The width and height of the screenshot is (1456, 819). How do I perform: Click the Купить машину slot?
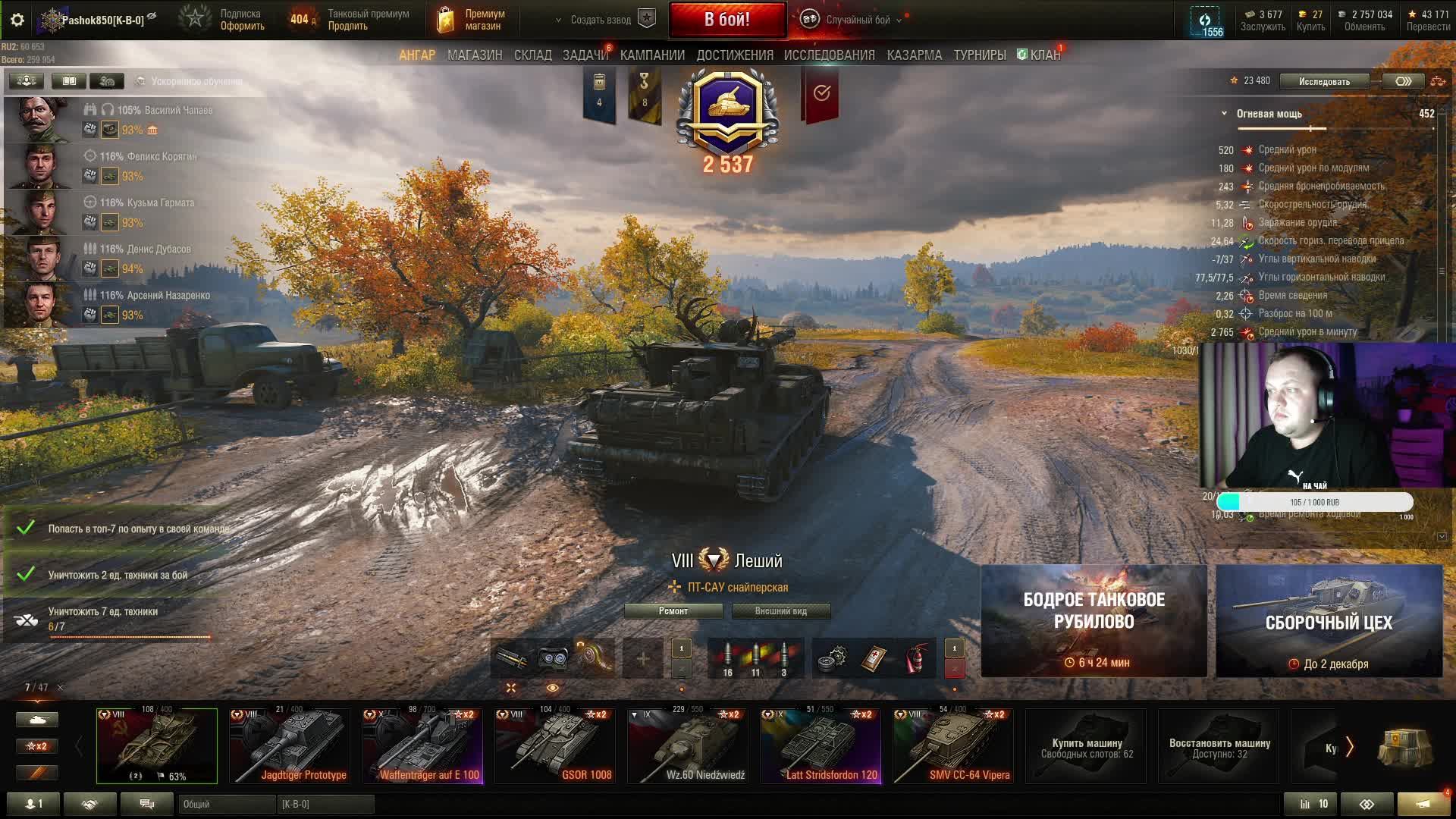click(x=1086, y=747)
